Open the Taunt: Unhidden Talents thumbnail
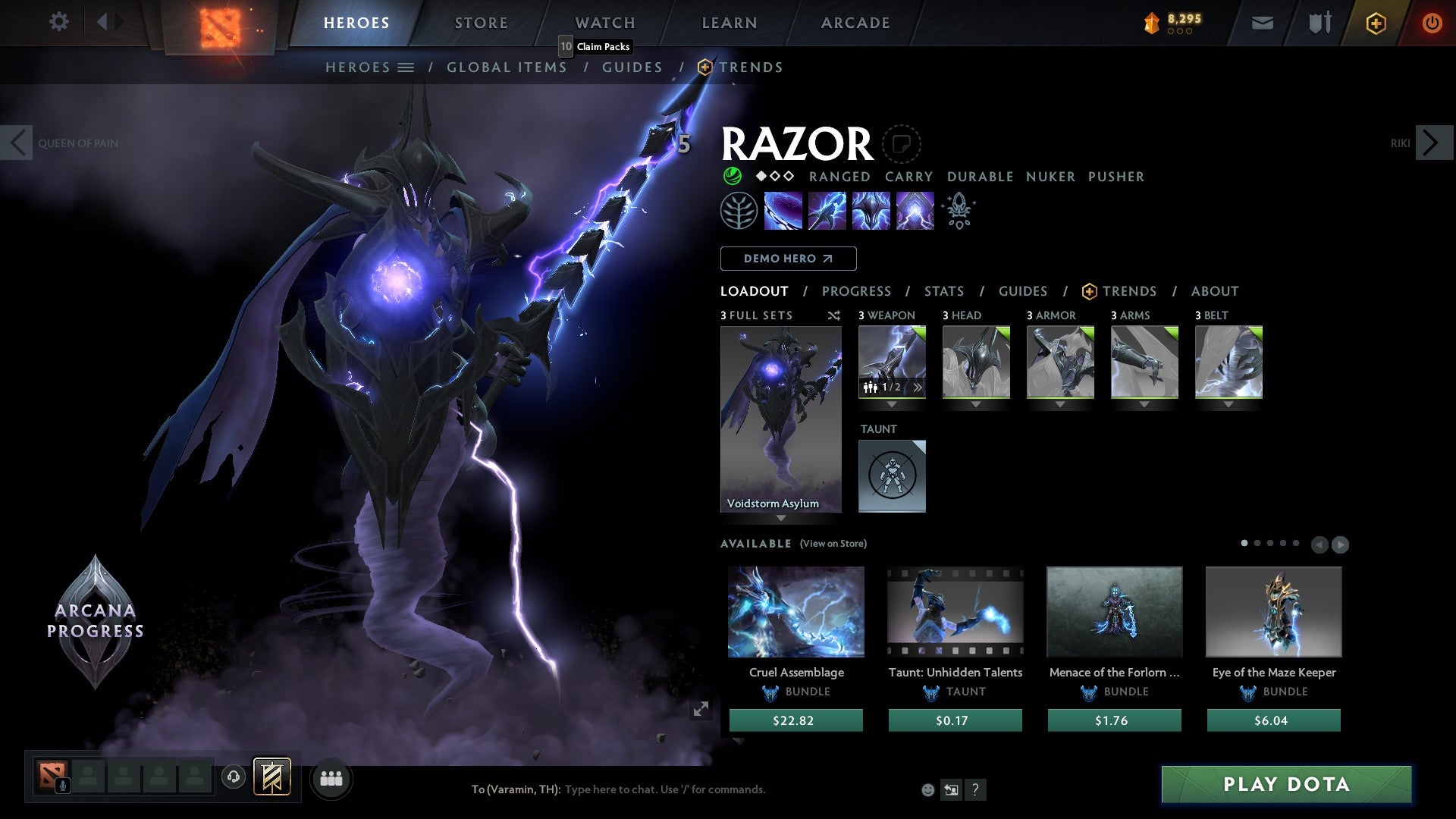The image size is (1456, 819). pos(955,611)
